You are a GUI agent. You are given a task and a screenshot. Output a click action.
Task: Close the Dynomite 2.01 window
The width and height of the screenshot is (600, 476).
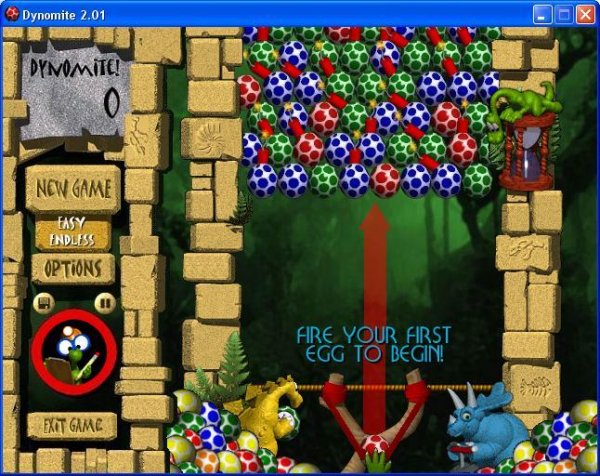pyautogui.click(x=586, y=13)
